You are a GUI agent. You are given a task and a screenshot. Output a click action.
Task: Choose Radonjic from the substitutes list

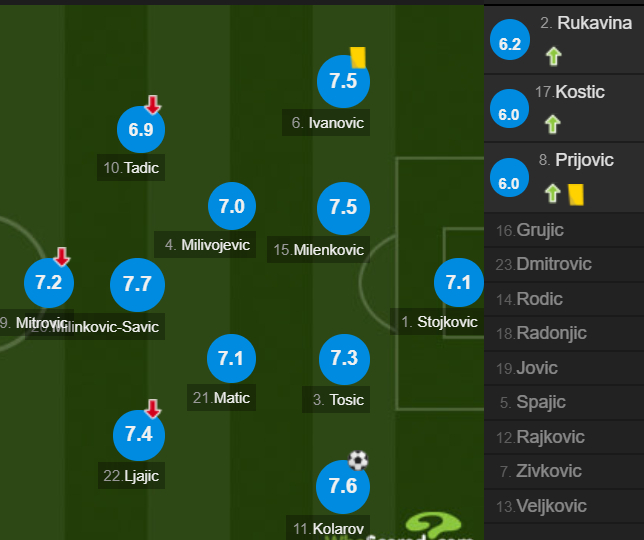pos(551,333)
